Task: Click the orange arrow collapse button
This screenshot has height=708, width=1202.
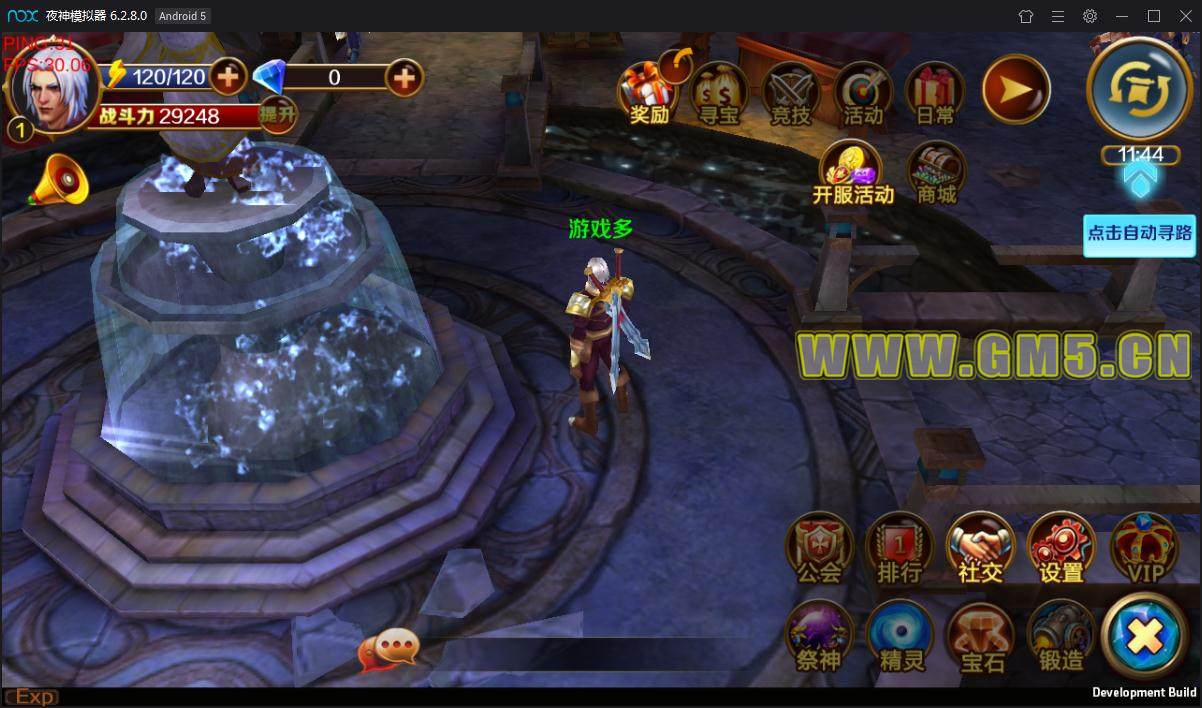Action: coord(1015,89)
